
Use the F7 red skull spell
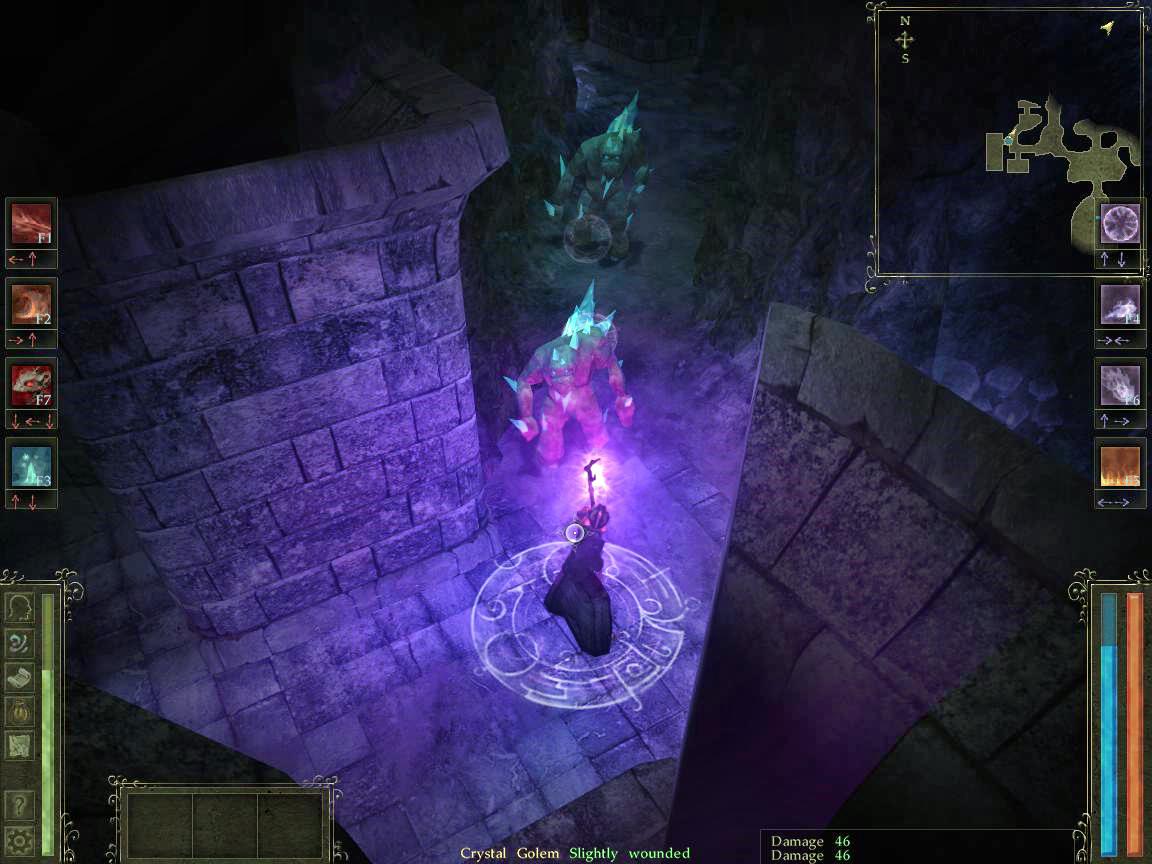click(31, 383)
